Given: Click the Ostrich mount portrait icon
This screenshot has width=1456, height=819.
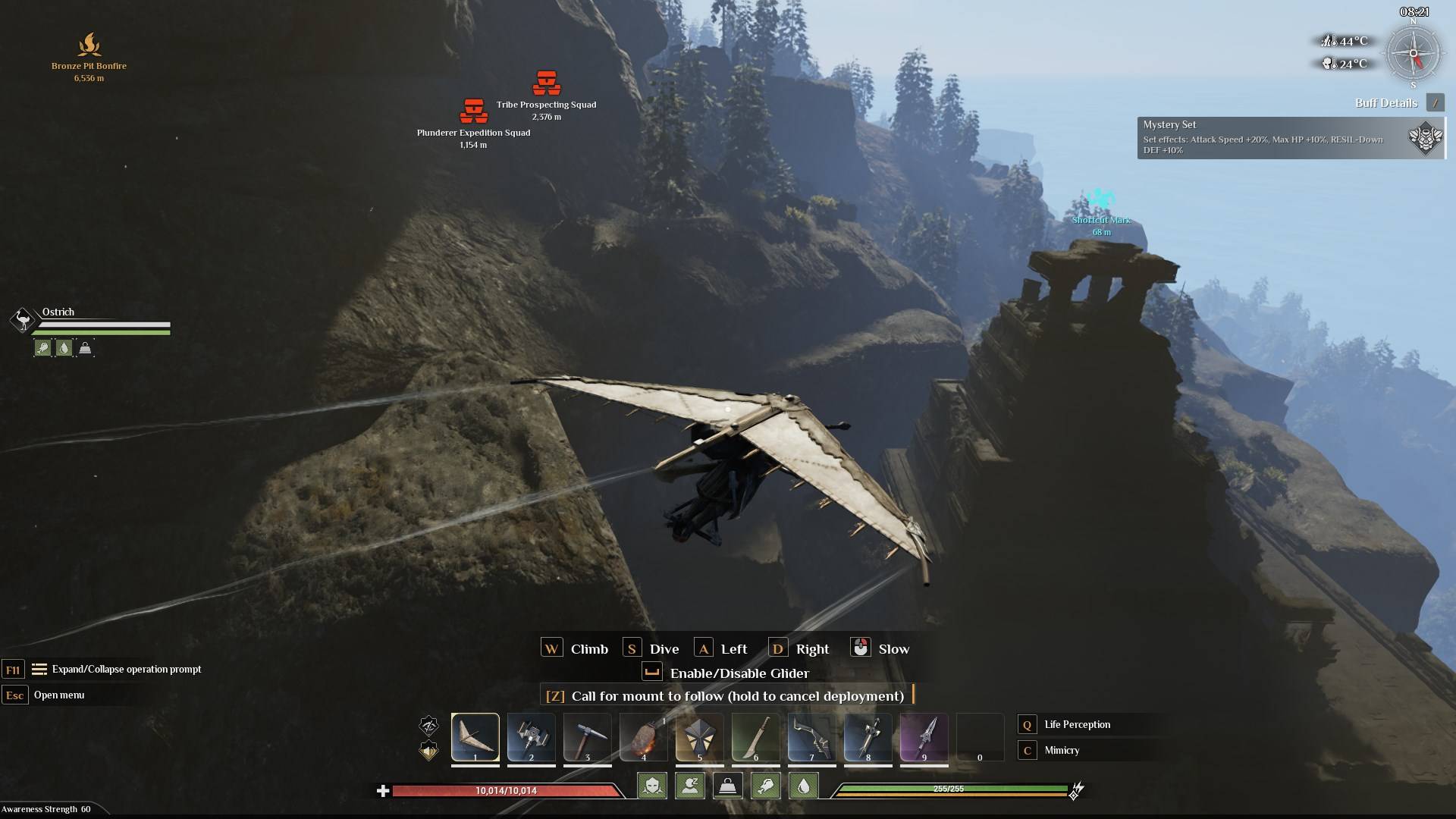Looking at the screenshot, I should point(23,320).
